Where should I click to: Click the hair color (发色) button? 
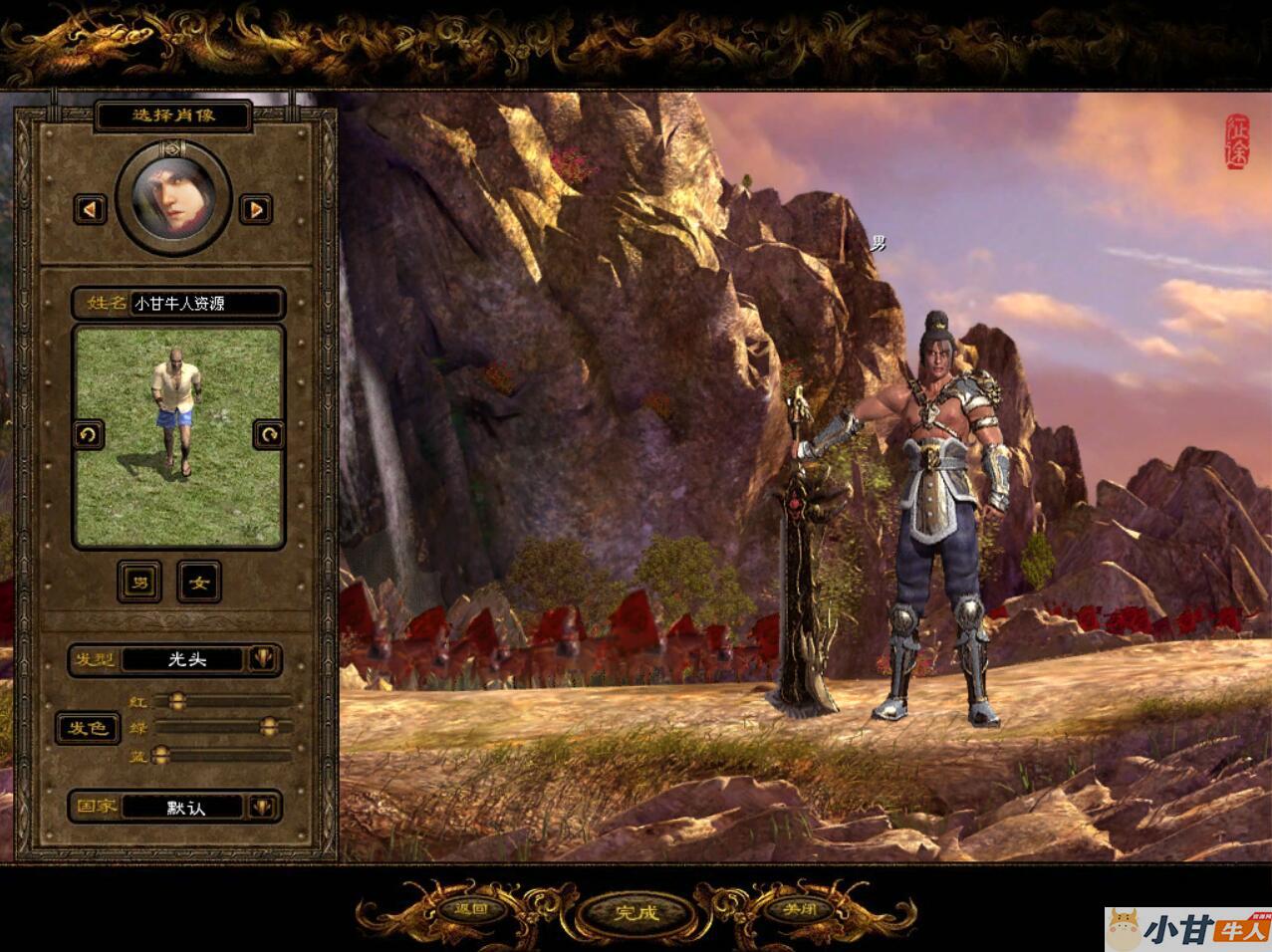[87, 728]
